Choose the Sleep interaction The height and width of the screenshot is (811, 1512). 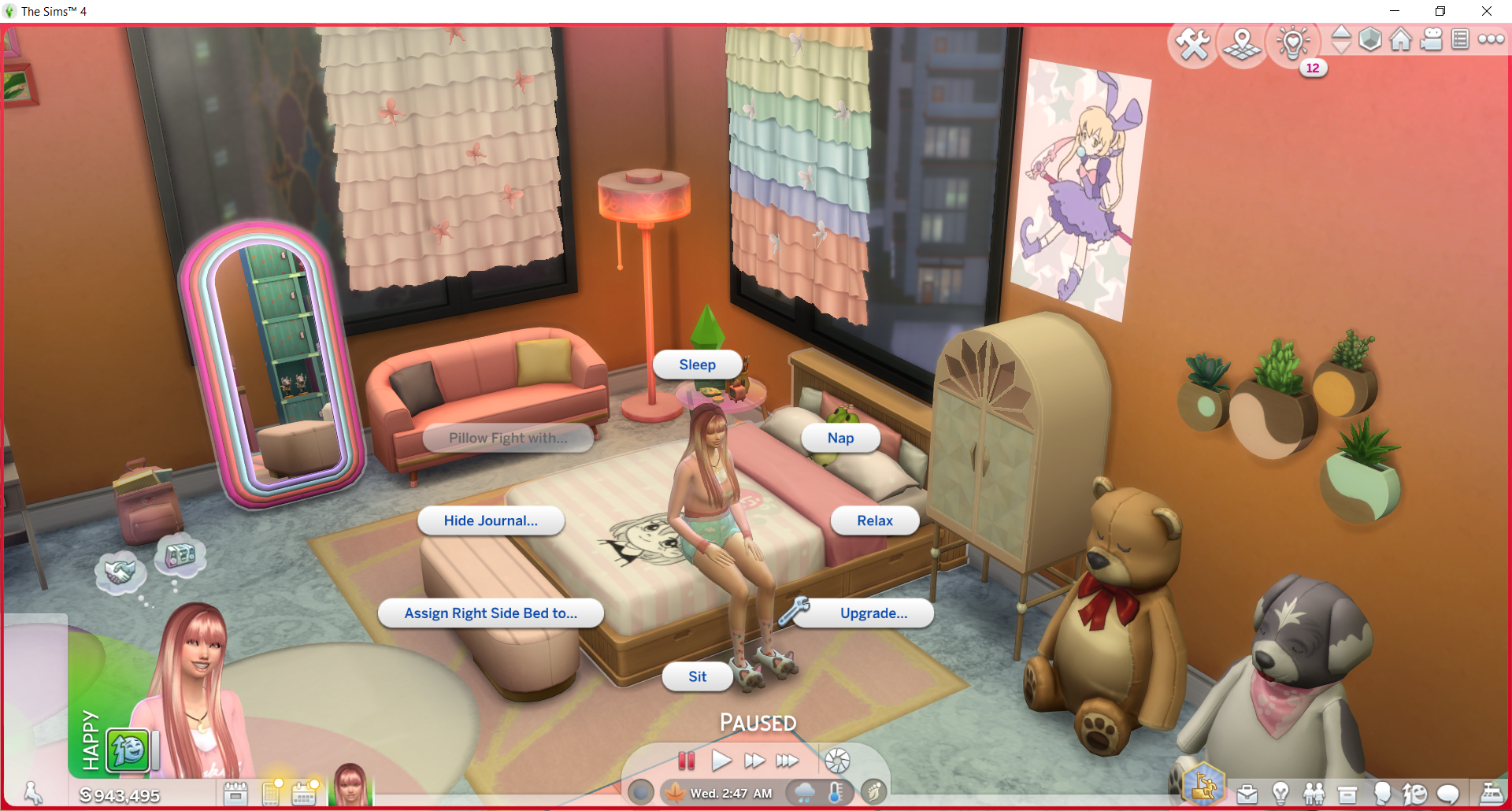coord(697,364)
